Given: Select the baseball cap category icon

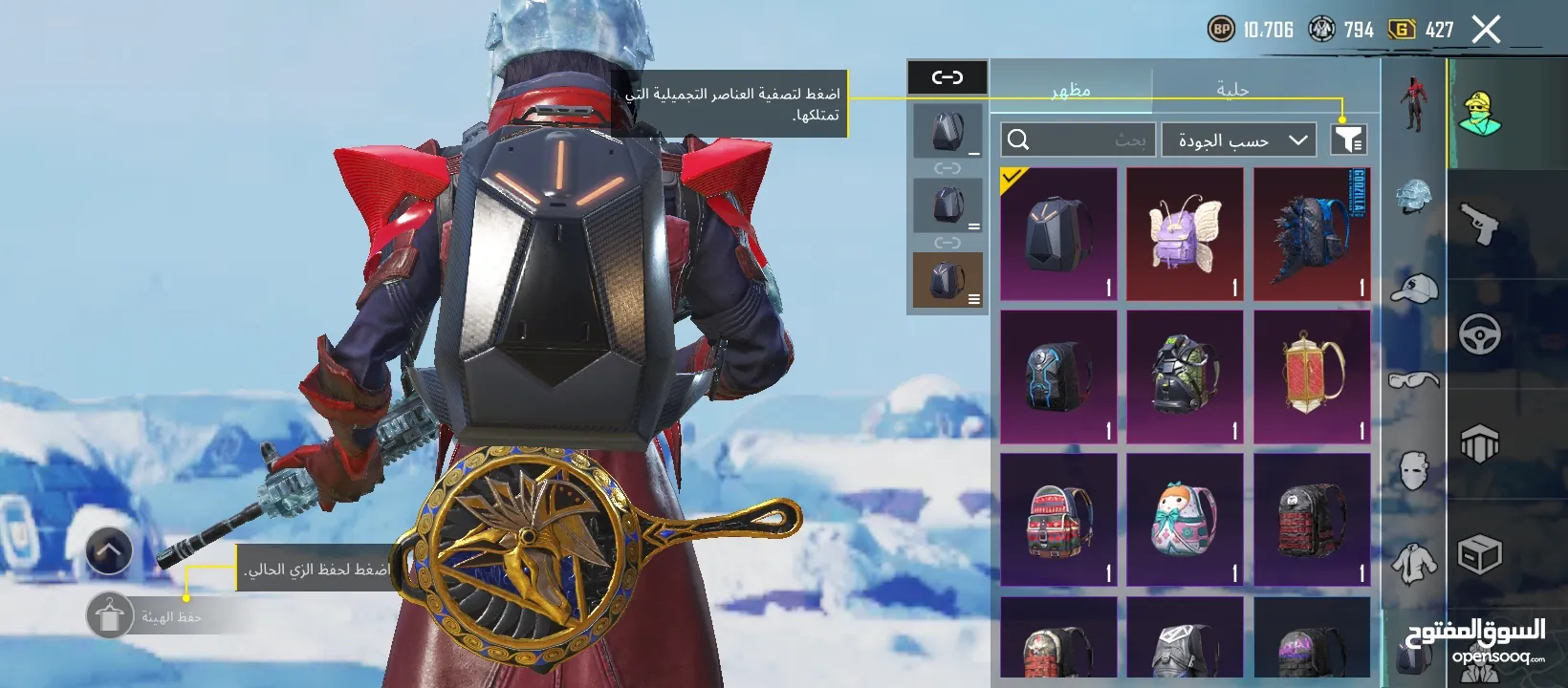Looking at the screenshot, I should pos(1414,288).
